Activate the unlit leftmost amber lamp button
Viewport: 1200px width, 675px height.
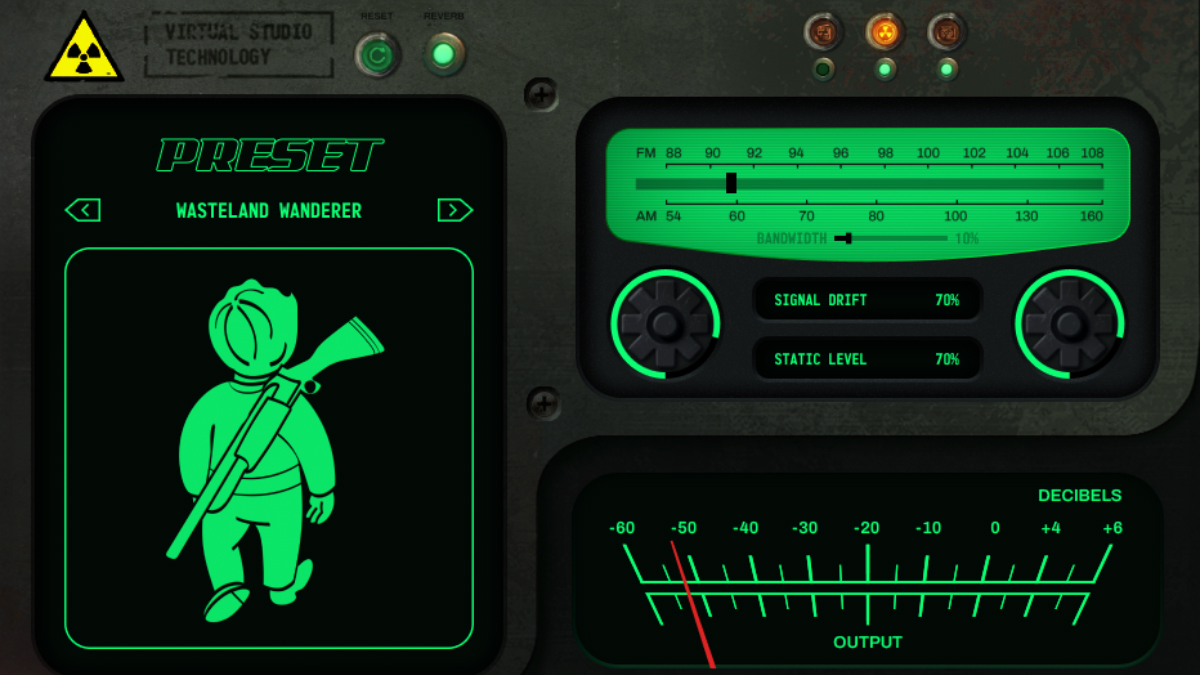[x=824, y=32]
